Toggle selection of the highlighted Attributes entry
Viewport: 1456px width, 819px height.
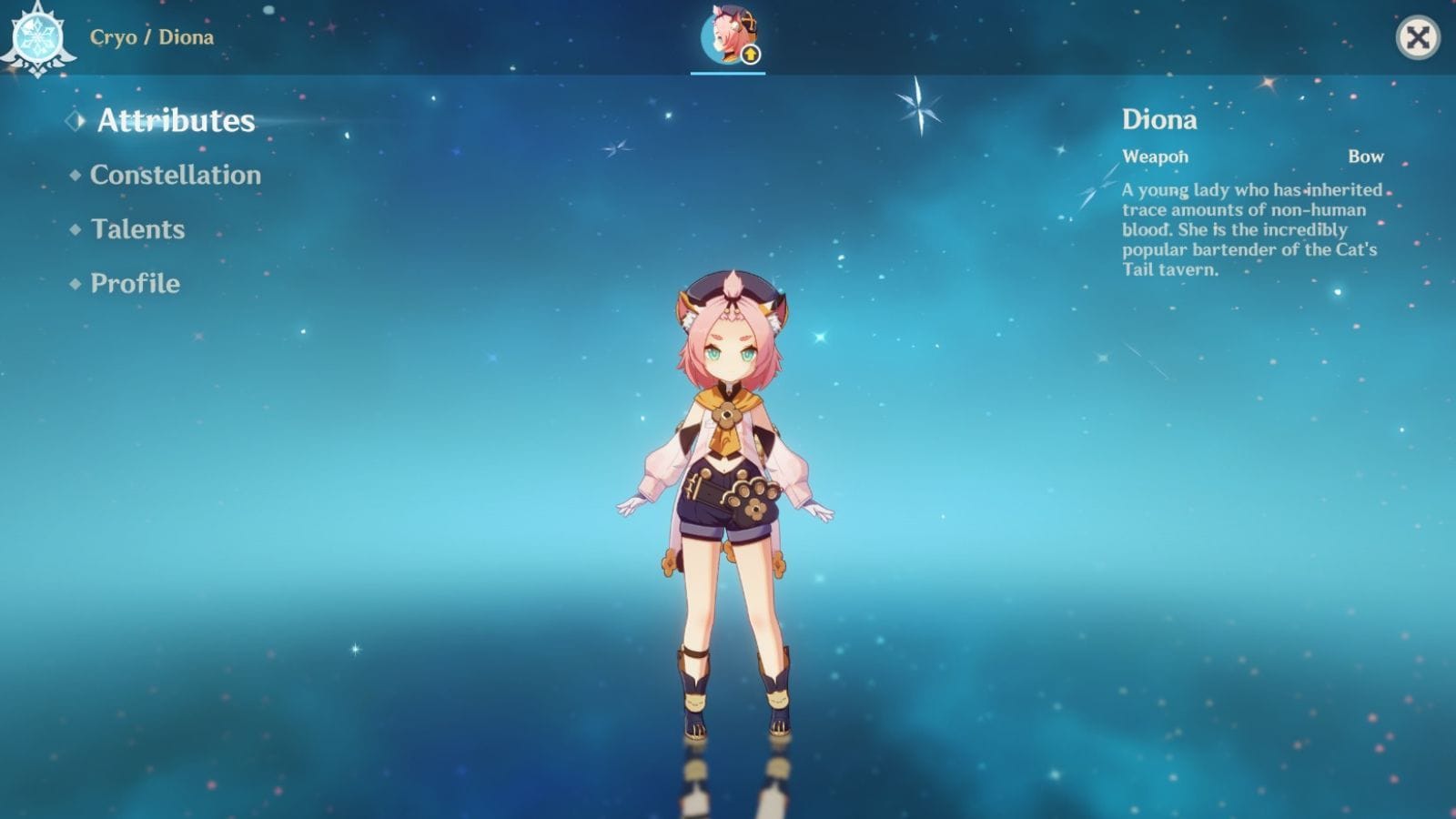(x=175, y=118)
